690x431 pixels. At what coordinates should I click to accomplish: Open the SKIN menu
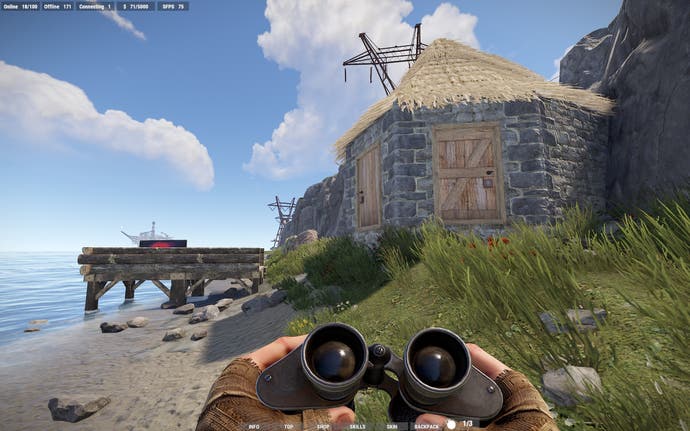(x=392, y=425)
